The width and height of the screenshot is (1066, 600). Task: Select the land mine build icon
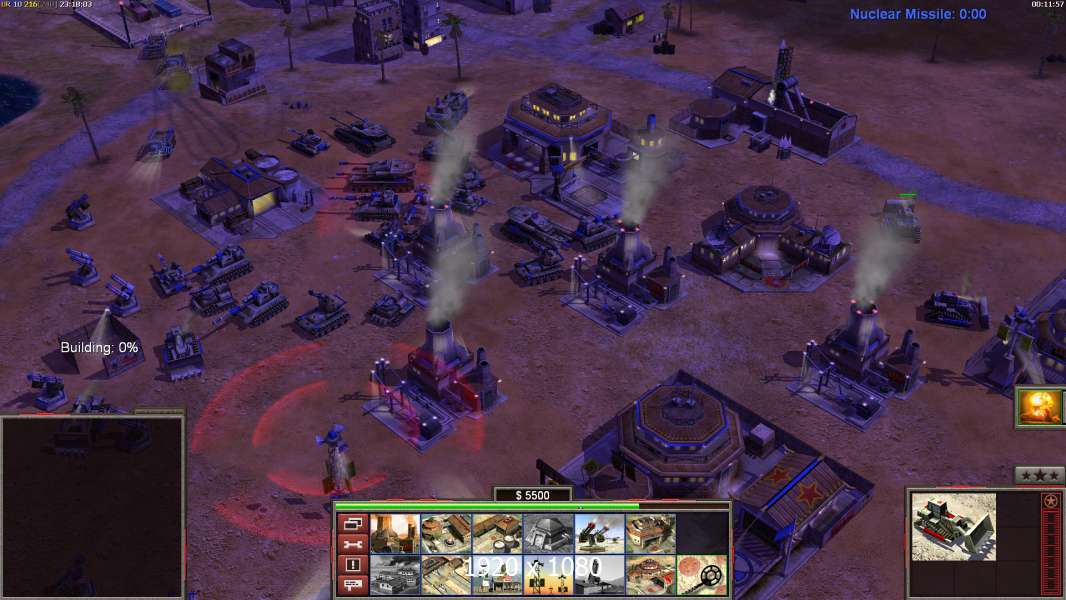(x=701, y=575)
